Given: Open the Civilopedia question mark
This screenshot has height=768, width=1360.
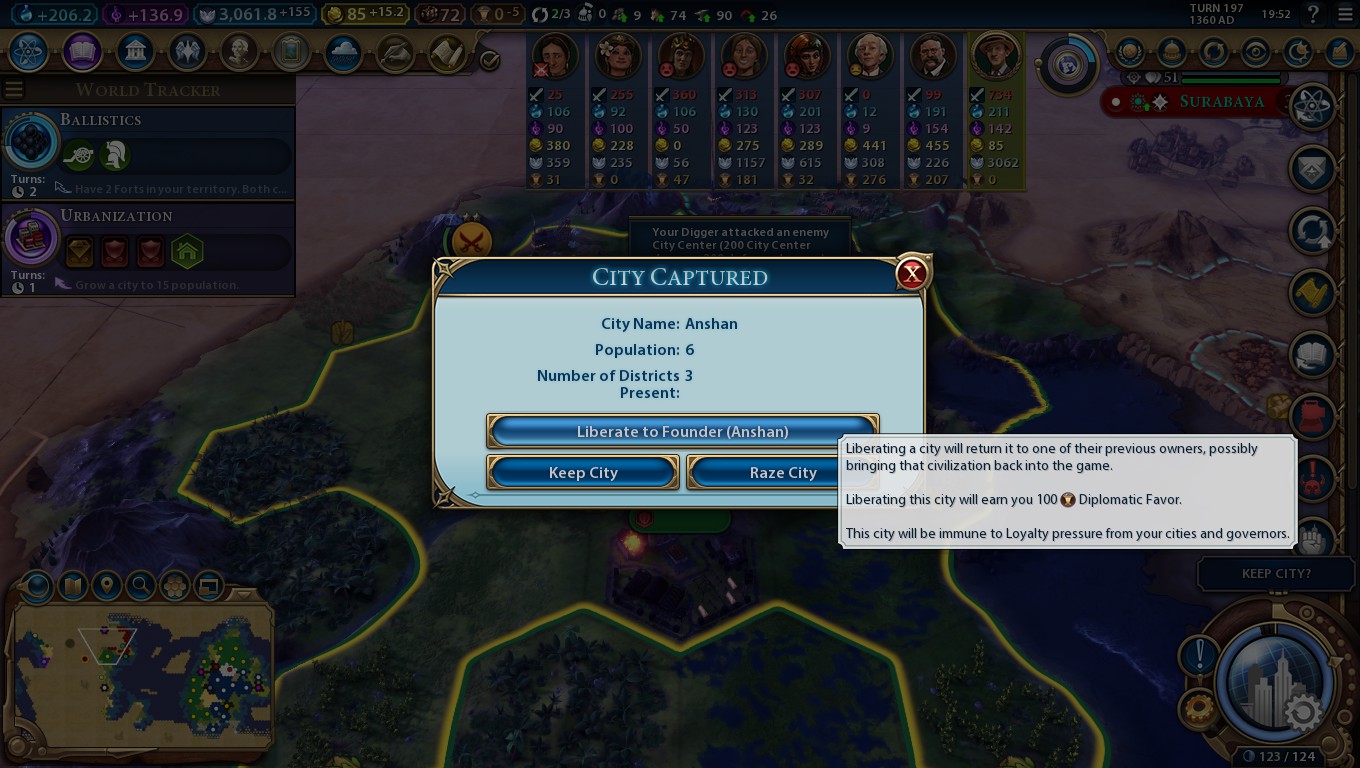Looking at the screenshot, I should click(1316, 15).
